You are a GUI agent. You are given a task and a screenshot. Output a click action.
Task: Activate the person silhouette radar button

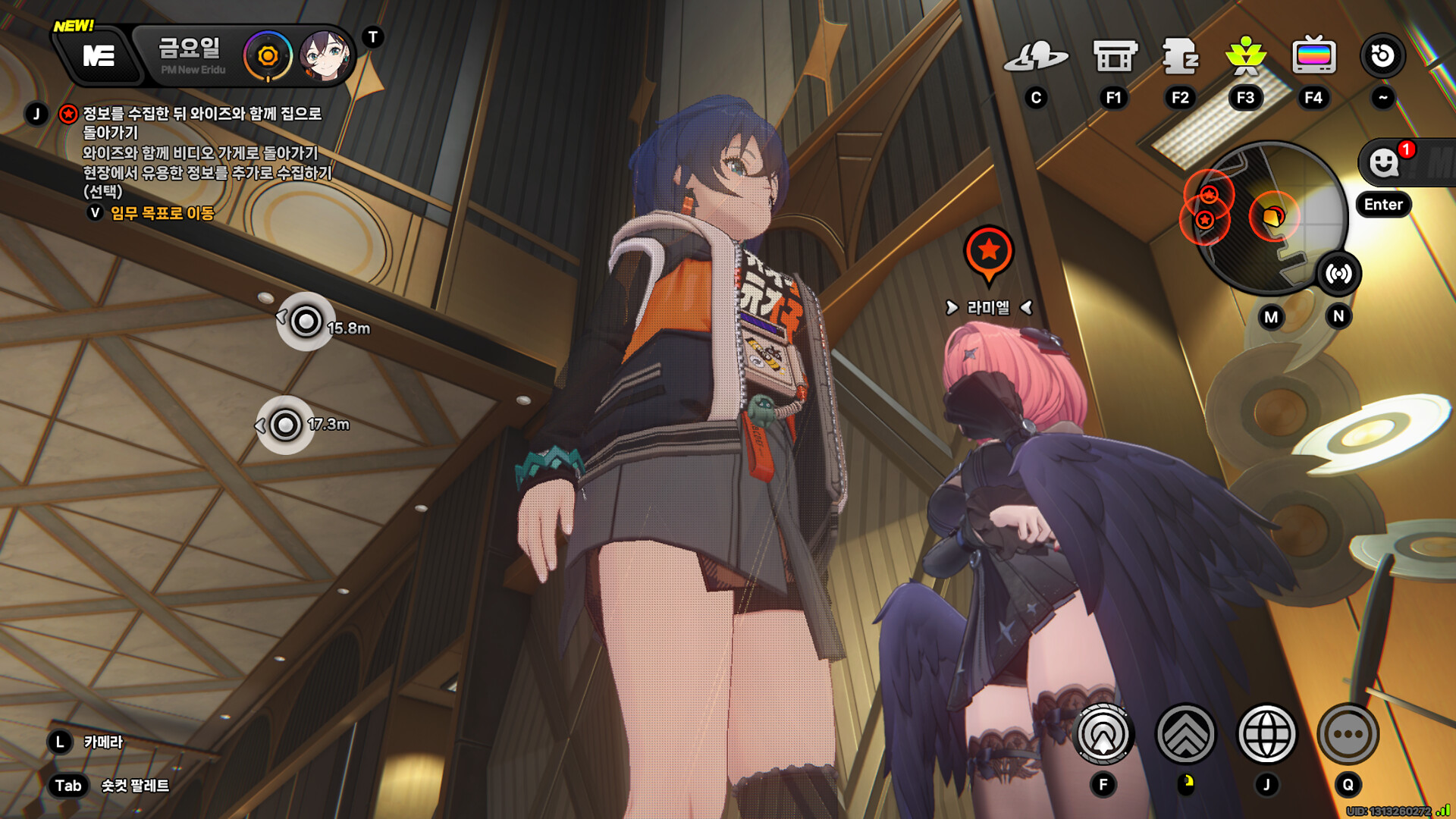1103,734
